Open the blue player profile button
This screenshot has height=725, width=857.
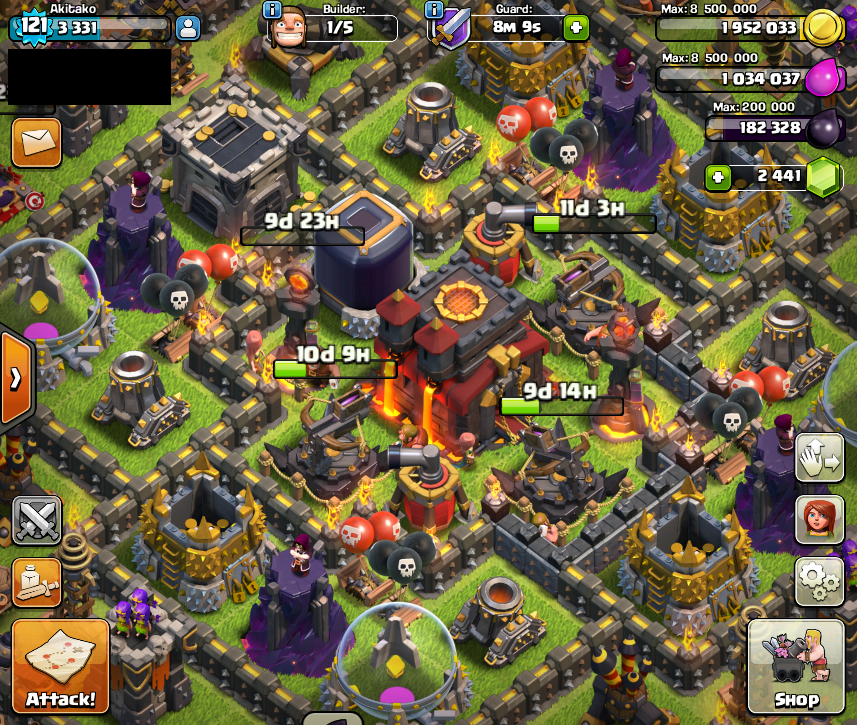[188, 27]
